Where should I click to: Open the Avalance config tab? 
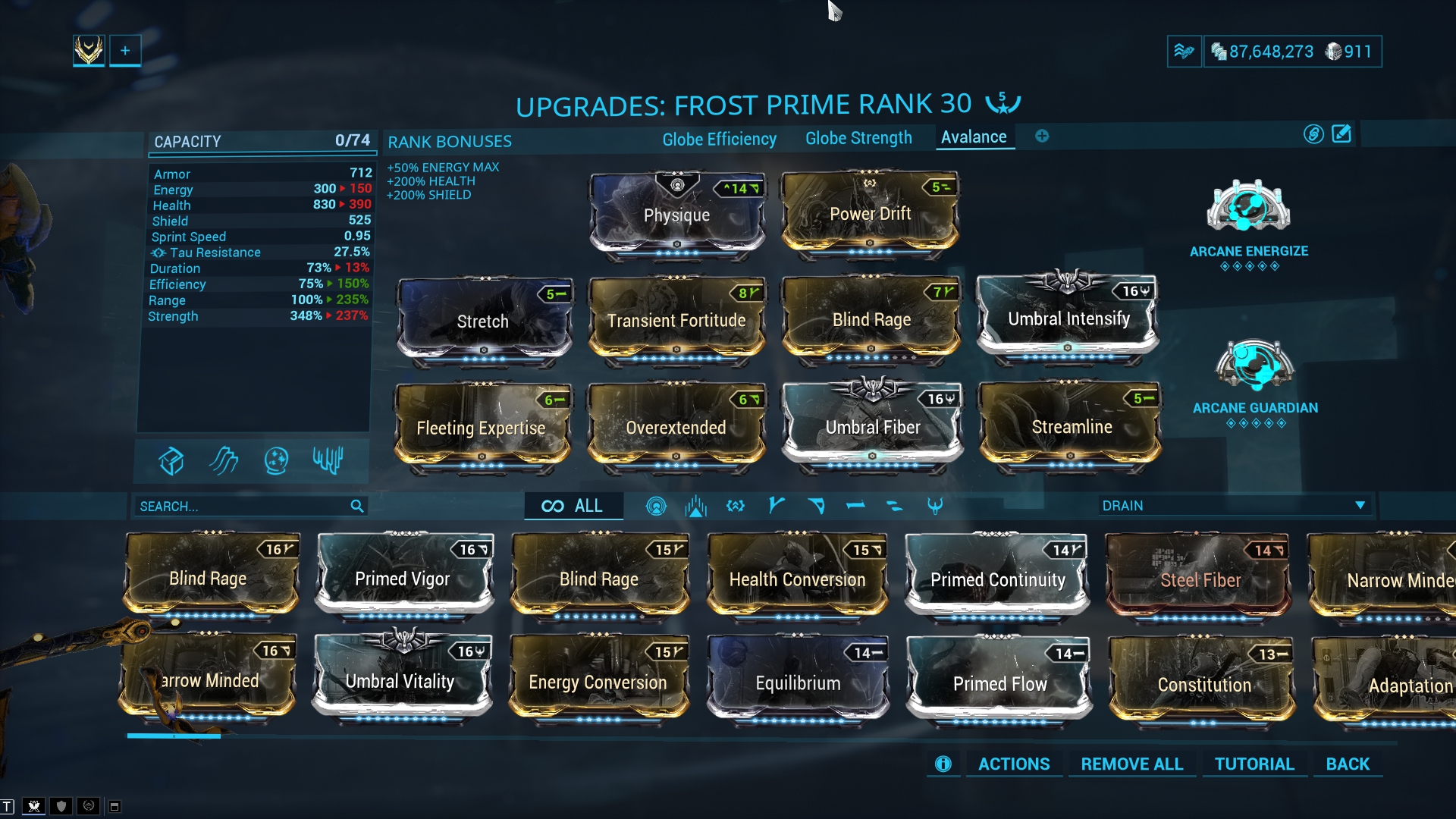click(x=974, y=137)
